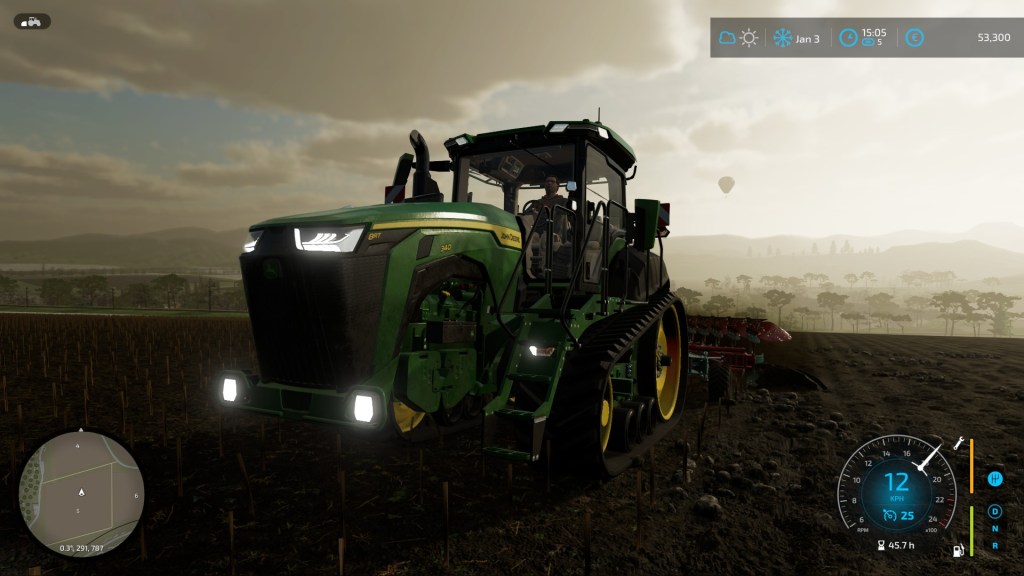1024x576 pixels.
Task: Click the fuel pump icon
Action: (959, 551)
